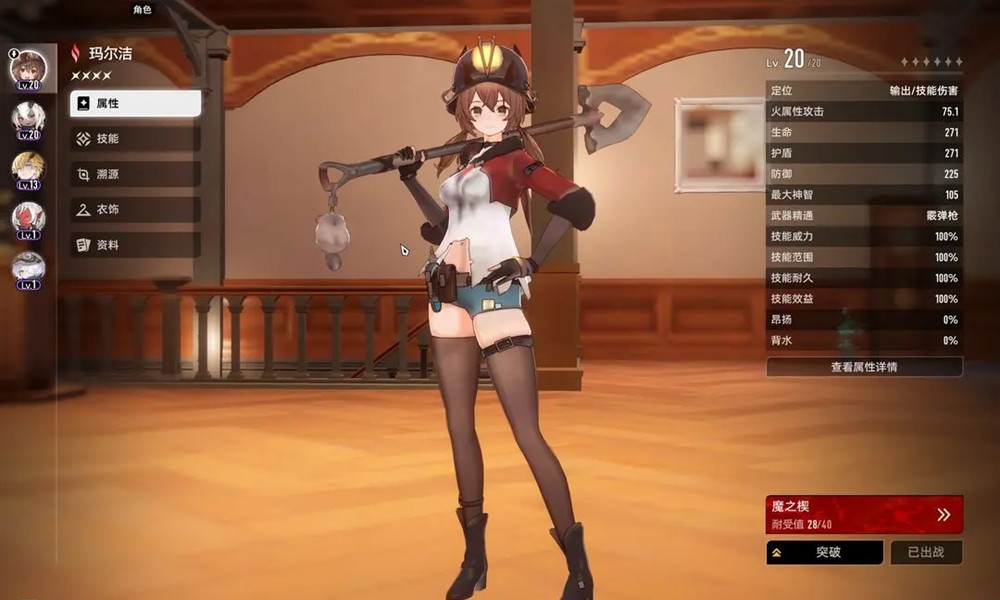This screenshot has width=1000, height=600.
Task: Click 查看属性详情 to view attribute details
Action: 864,367
